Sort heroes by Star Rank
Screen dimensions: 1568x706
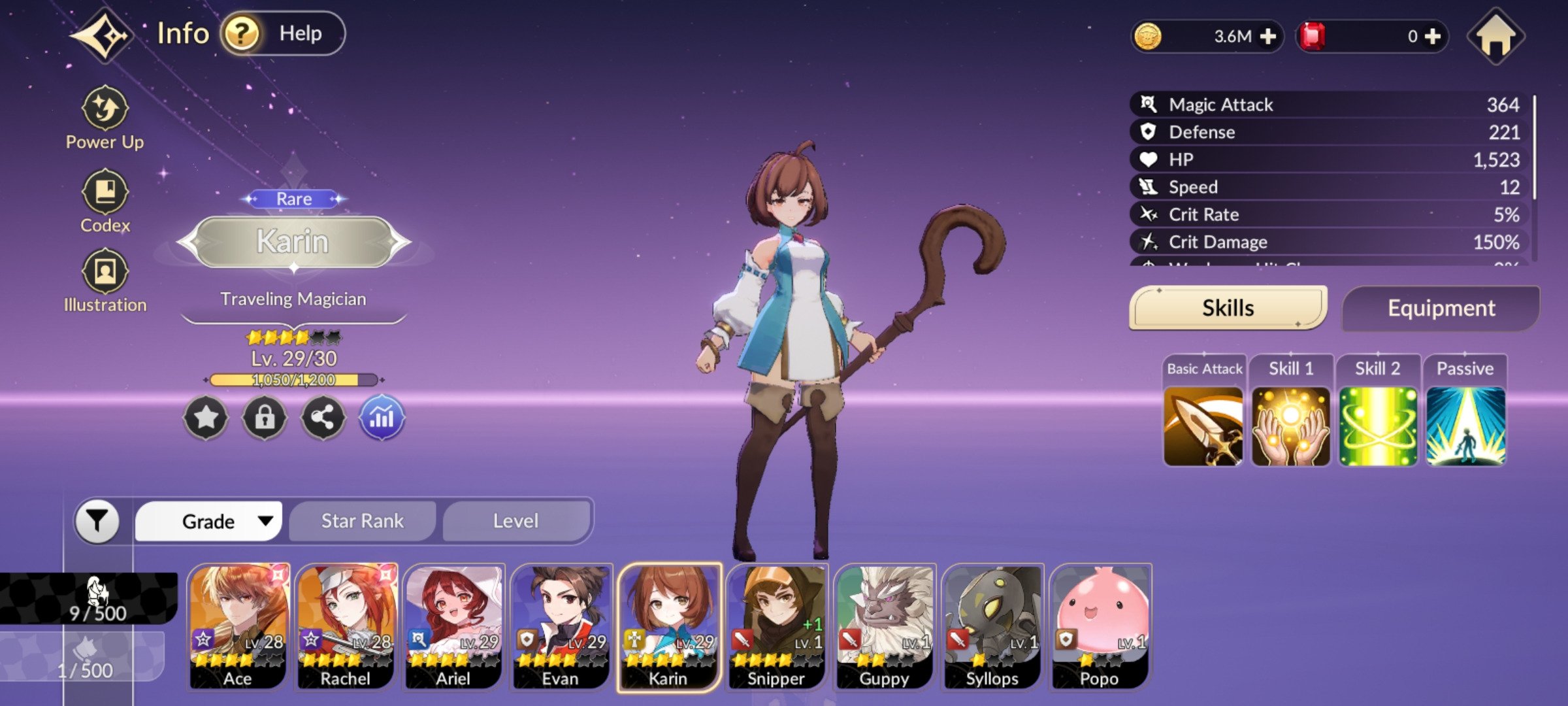(x=362, y=521)
